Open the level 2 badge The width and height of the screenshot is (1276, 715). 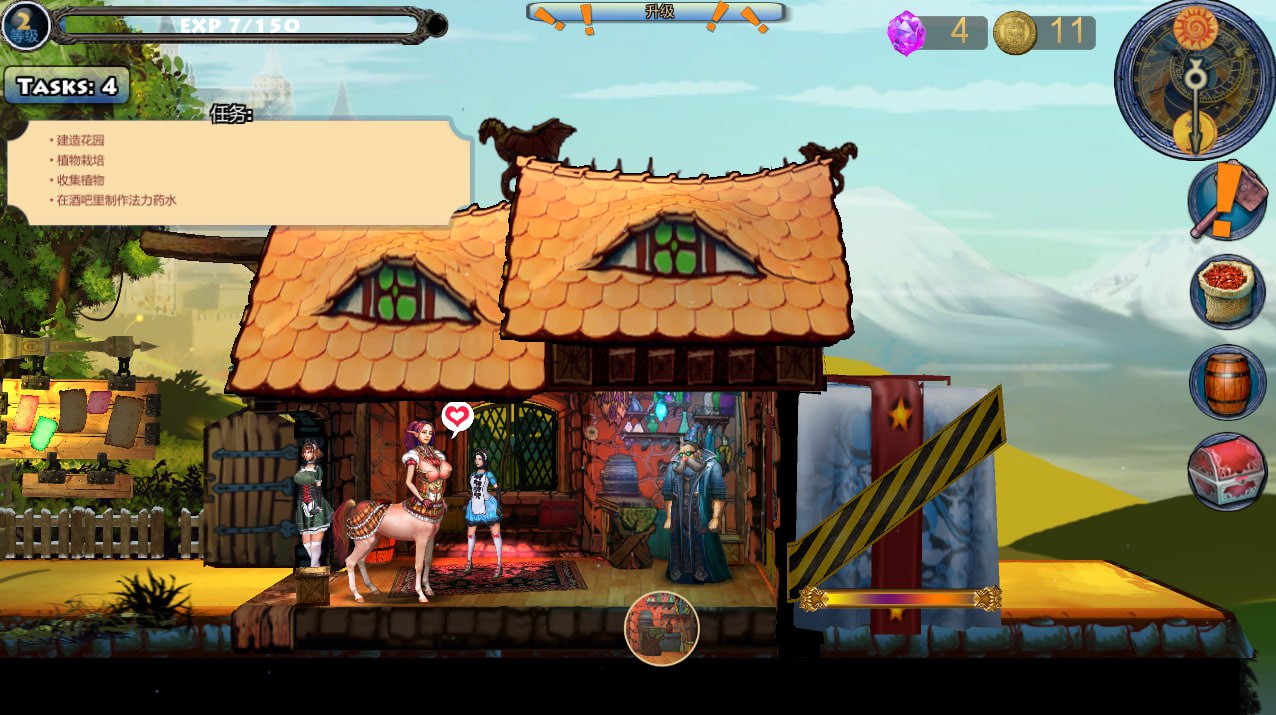pyautogui.click(x=24, y=25)
